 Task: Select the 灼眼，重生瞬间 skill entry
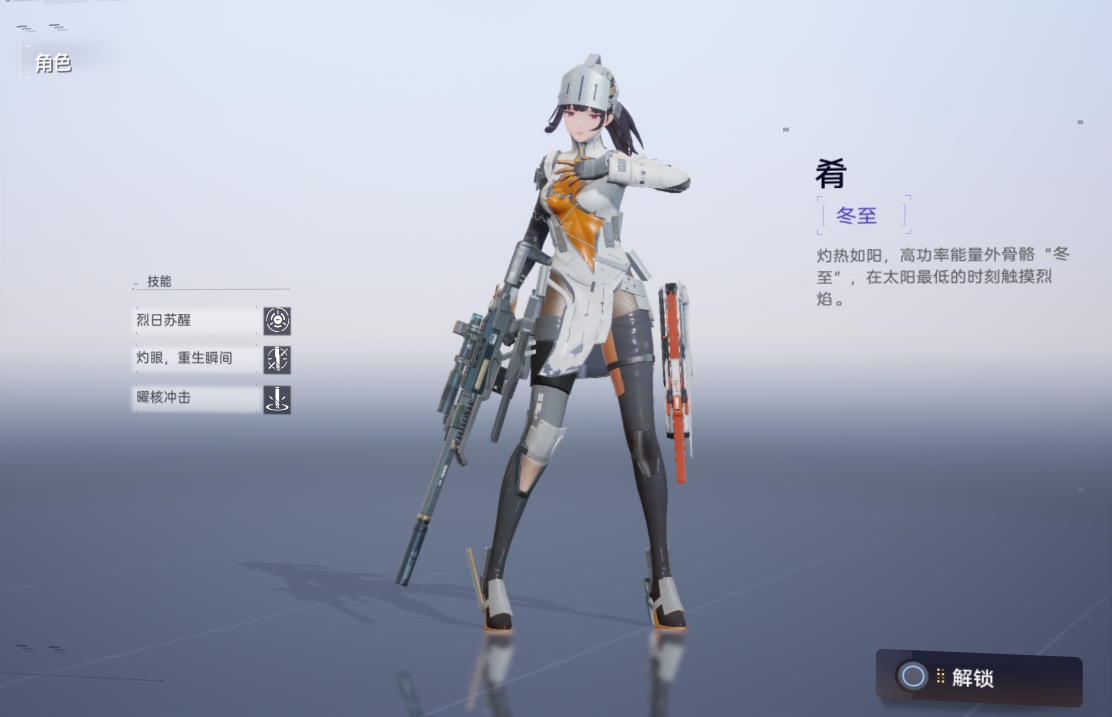pos(196,359)
